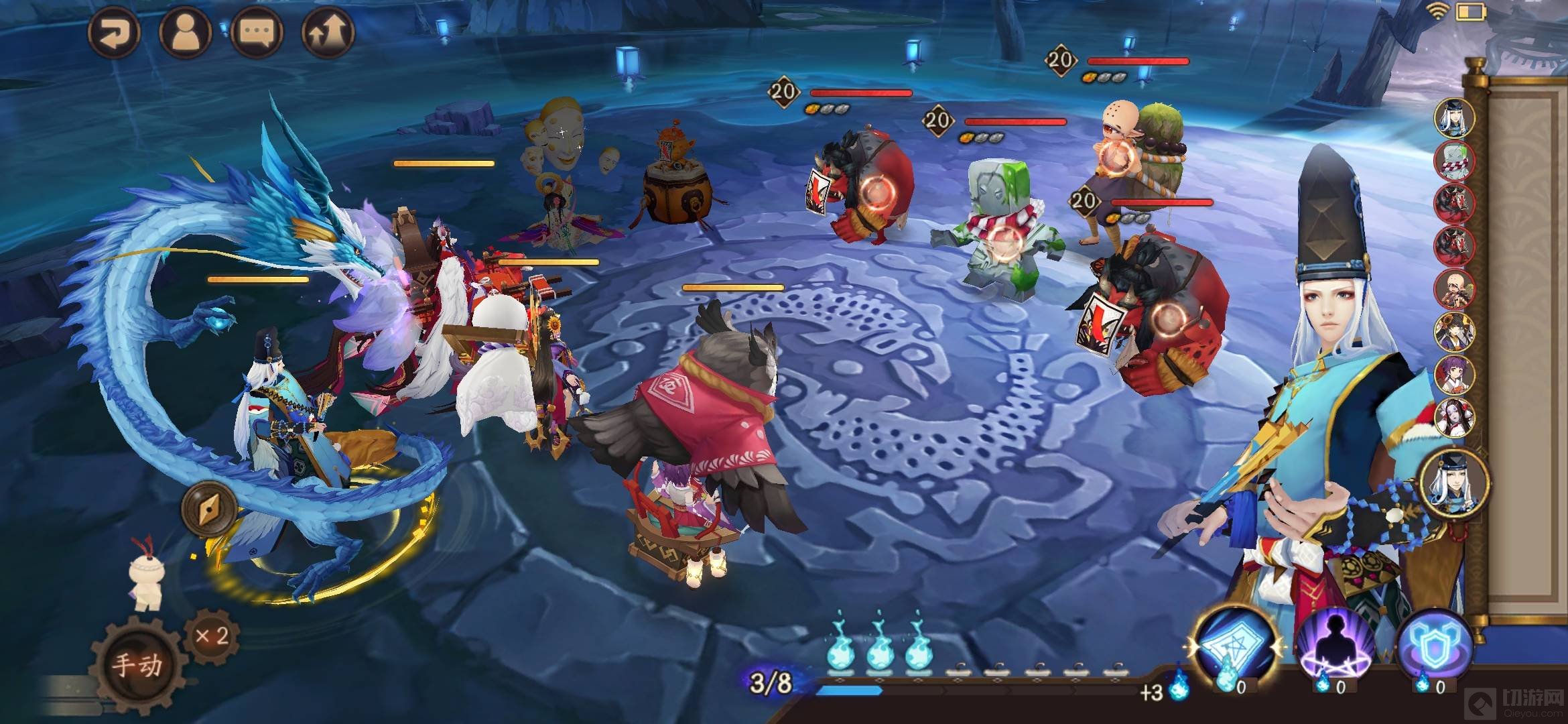Click the double up-arrow button
The height and width of the screenshot is (724, 1568).
click(328, 32)
